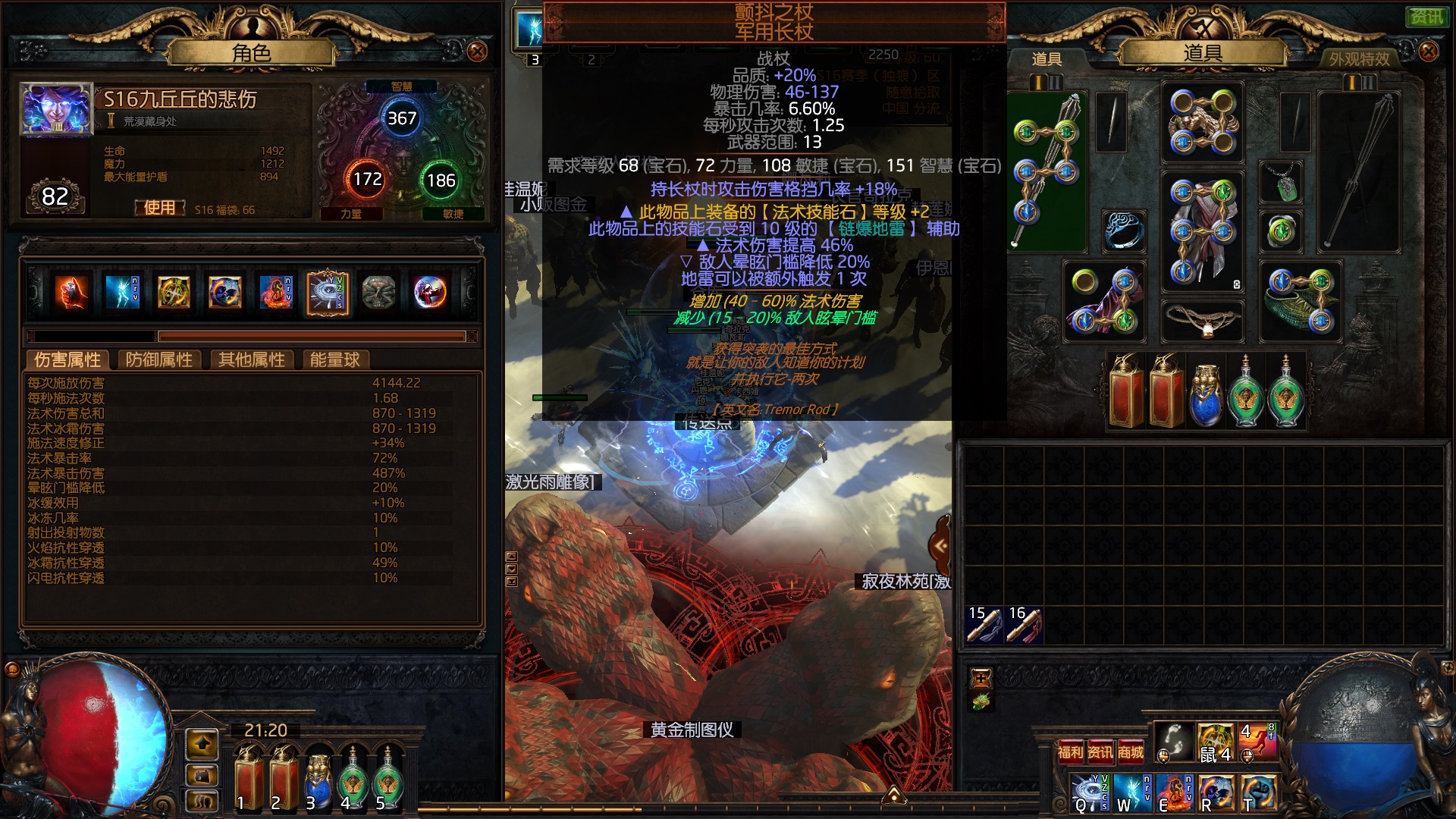Image resolution: width=1456 pixels, height=819 pixels.
Task: Select the scroll stack of 15
Action: click(984, 625)
